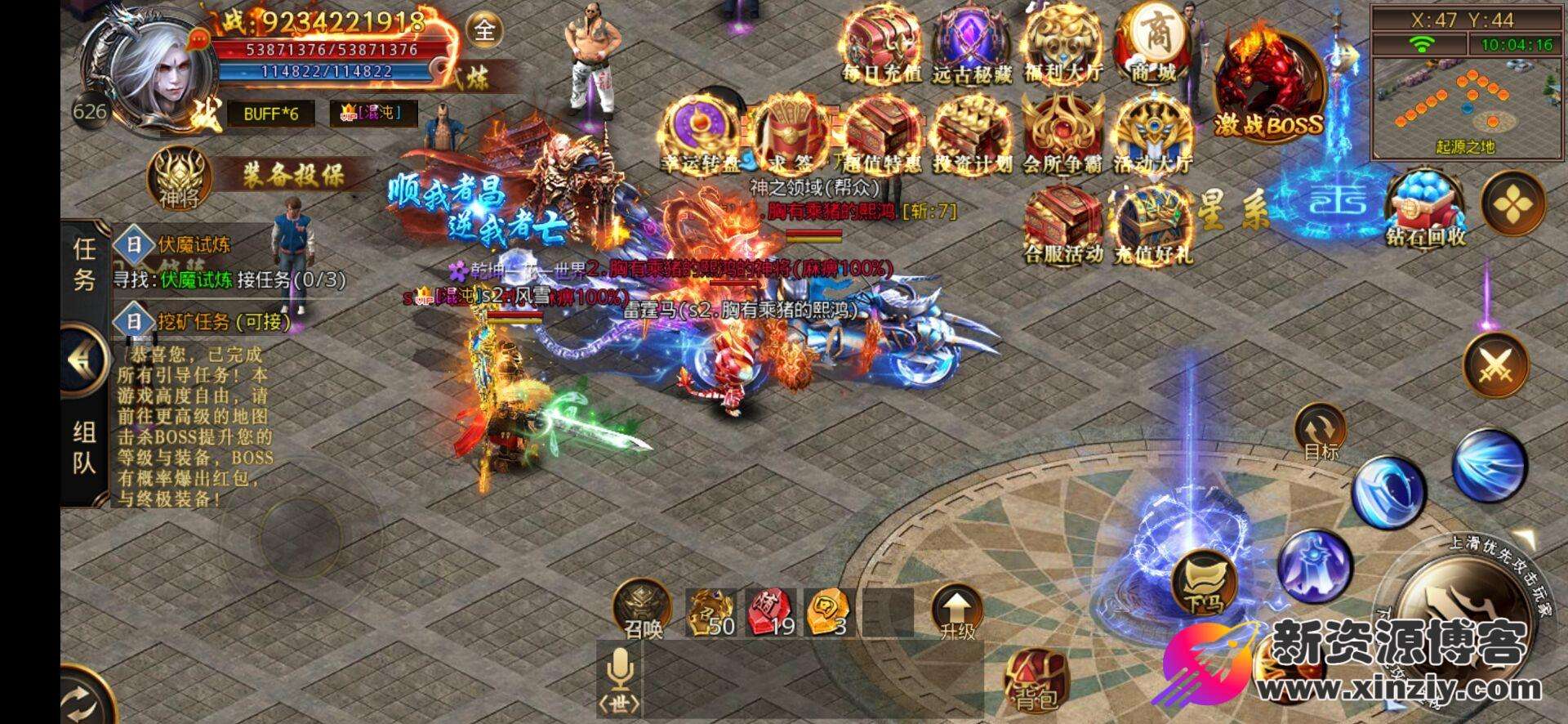Open the 远古秘藏 ancient treasure icon

972,44
